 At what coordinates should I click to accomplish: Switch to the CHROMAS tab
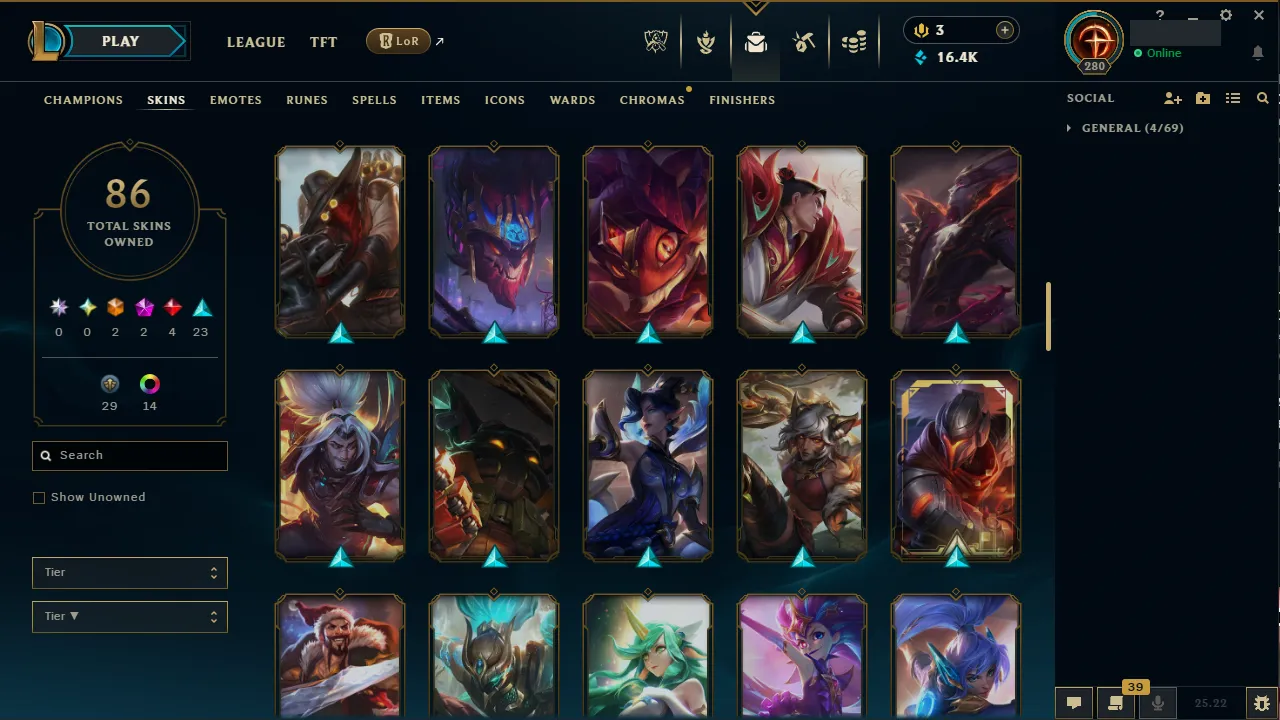[x=652, y=100]
